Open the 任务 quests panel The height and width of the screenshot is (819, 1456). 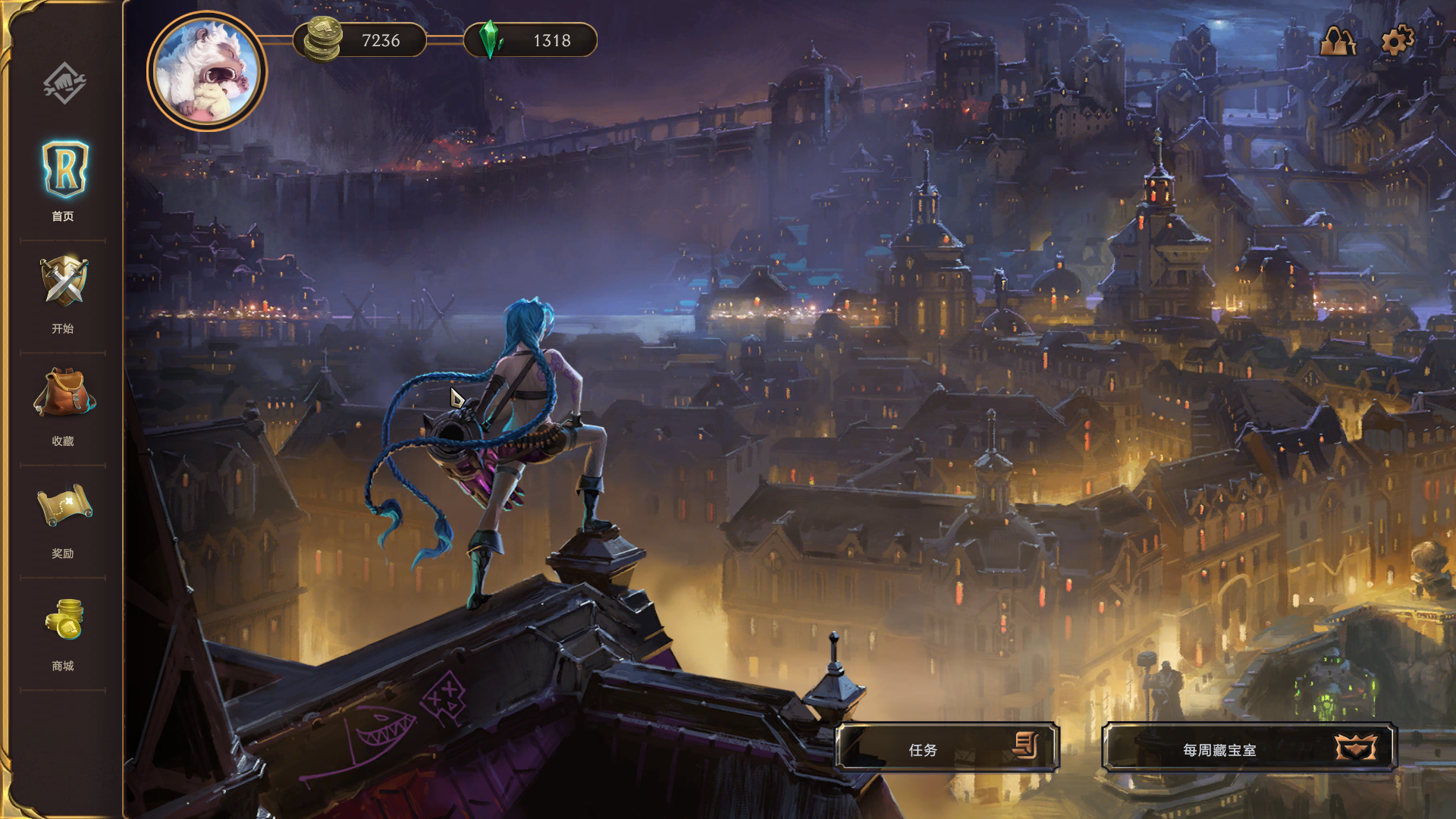tap(946, 748)
